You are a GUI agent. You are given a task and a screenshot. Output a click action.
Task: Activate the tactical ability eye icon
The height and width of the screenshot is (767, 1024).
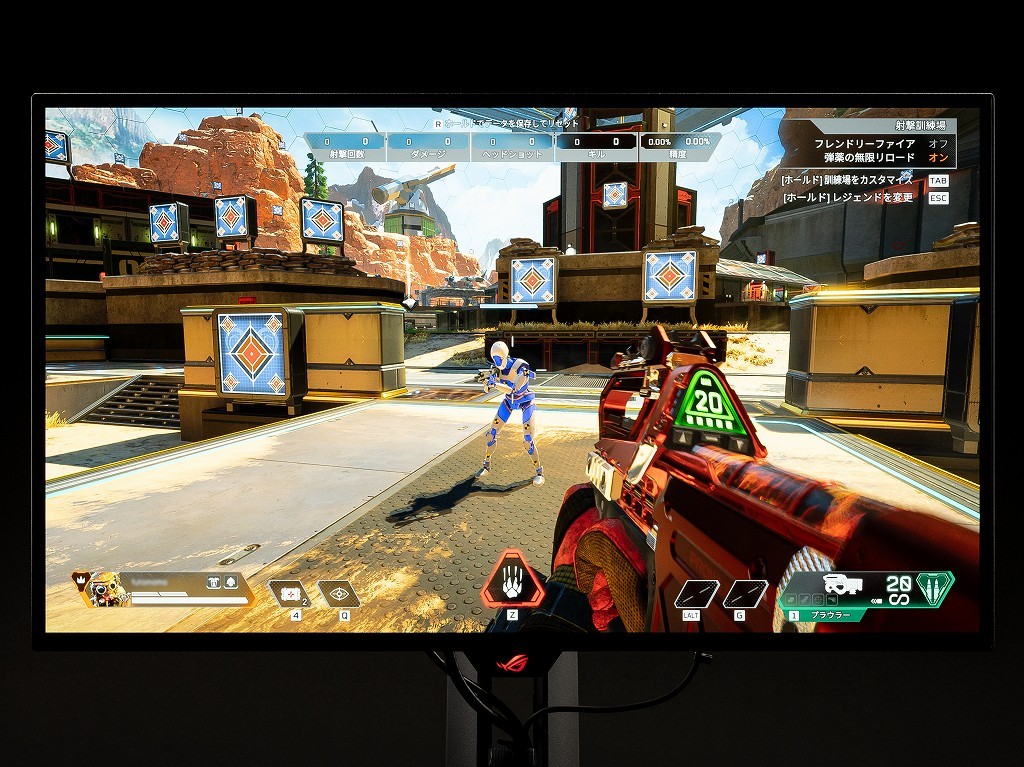tap(340, 594)
